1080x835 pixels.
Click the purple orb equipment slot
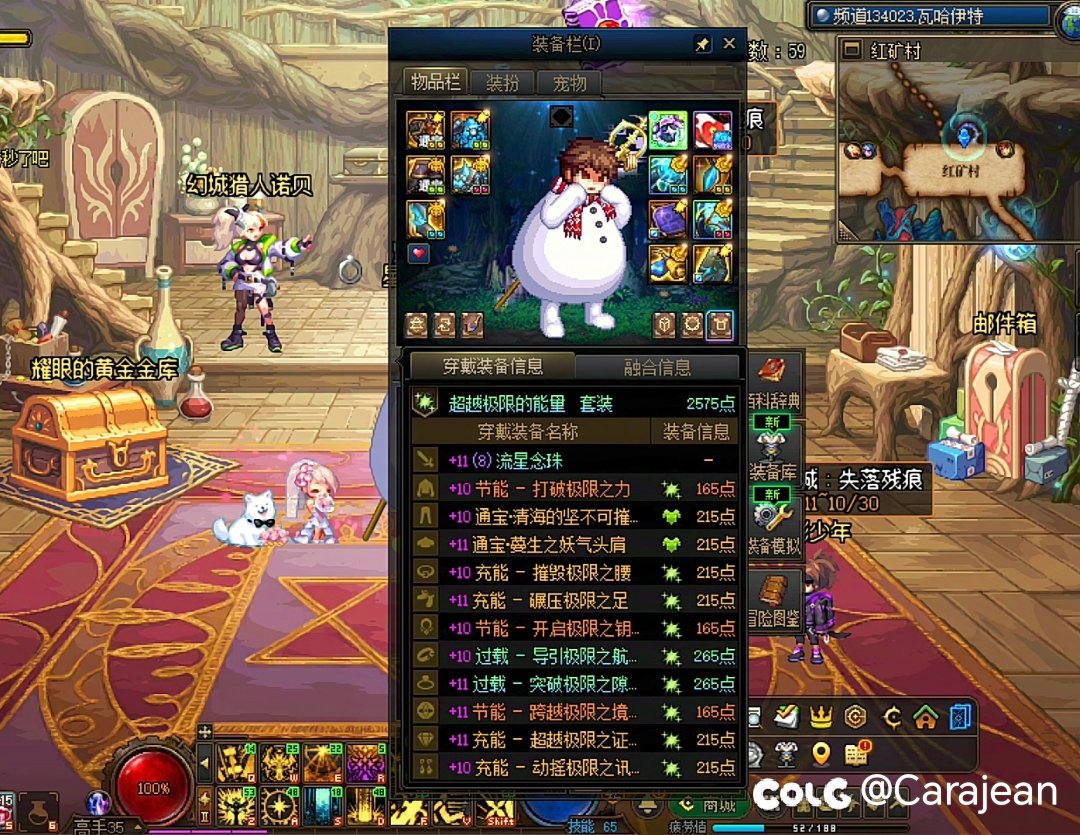coord(667,219)
